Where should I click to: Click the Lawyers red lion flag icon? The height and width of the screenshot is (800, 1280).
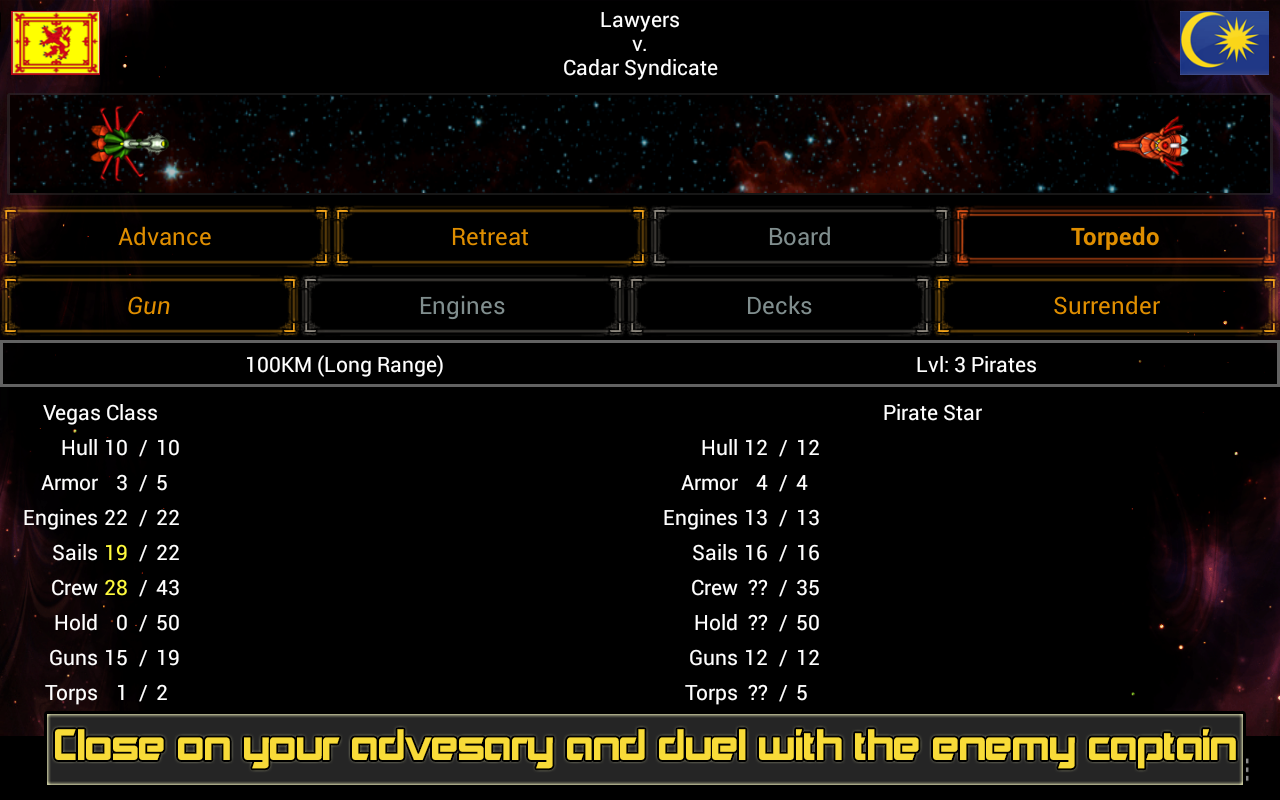(x=54, y=43)
